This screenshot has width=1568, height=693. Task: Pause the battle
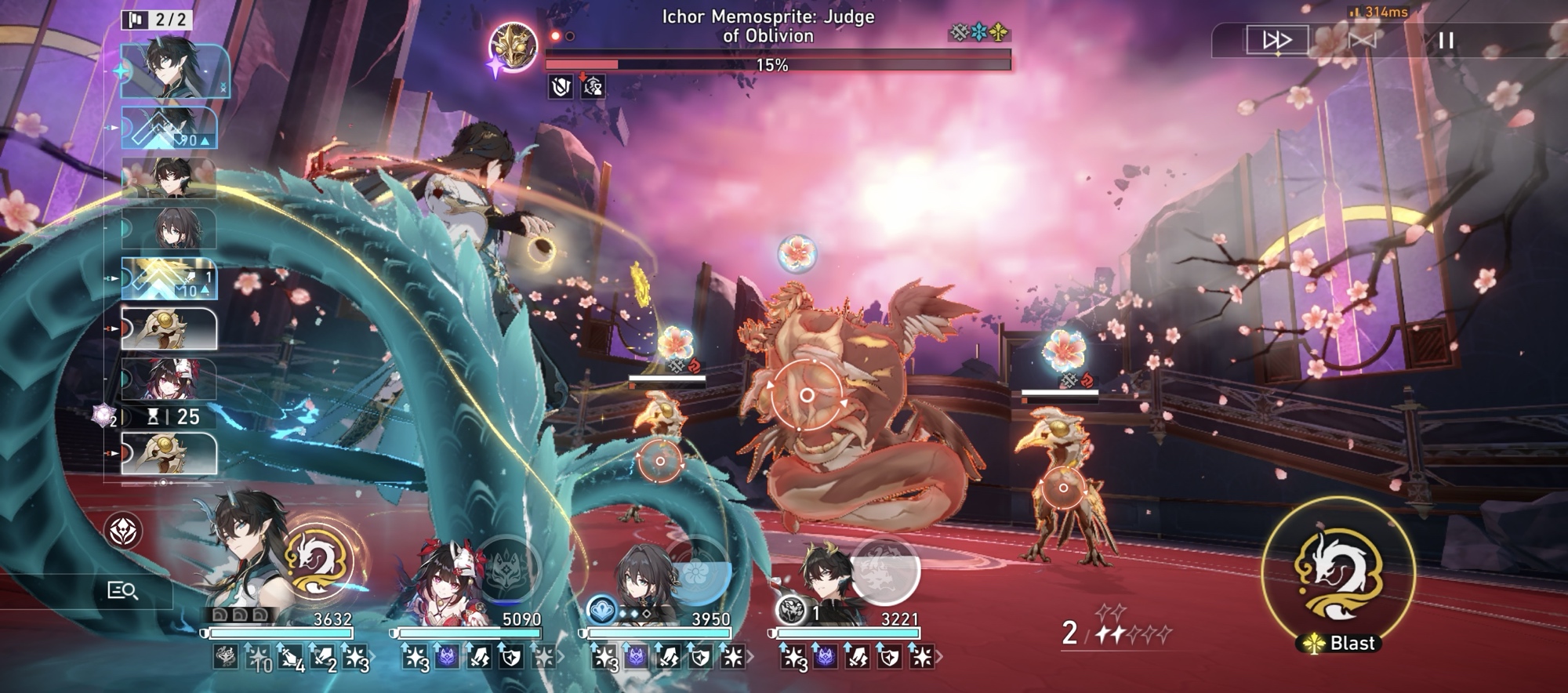click(x=1446, y=40)
